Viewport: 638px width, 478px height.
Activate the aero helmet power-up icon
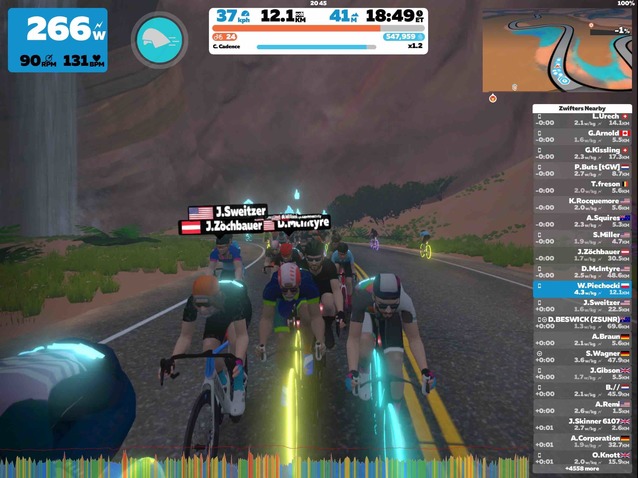[159, 40]
